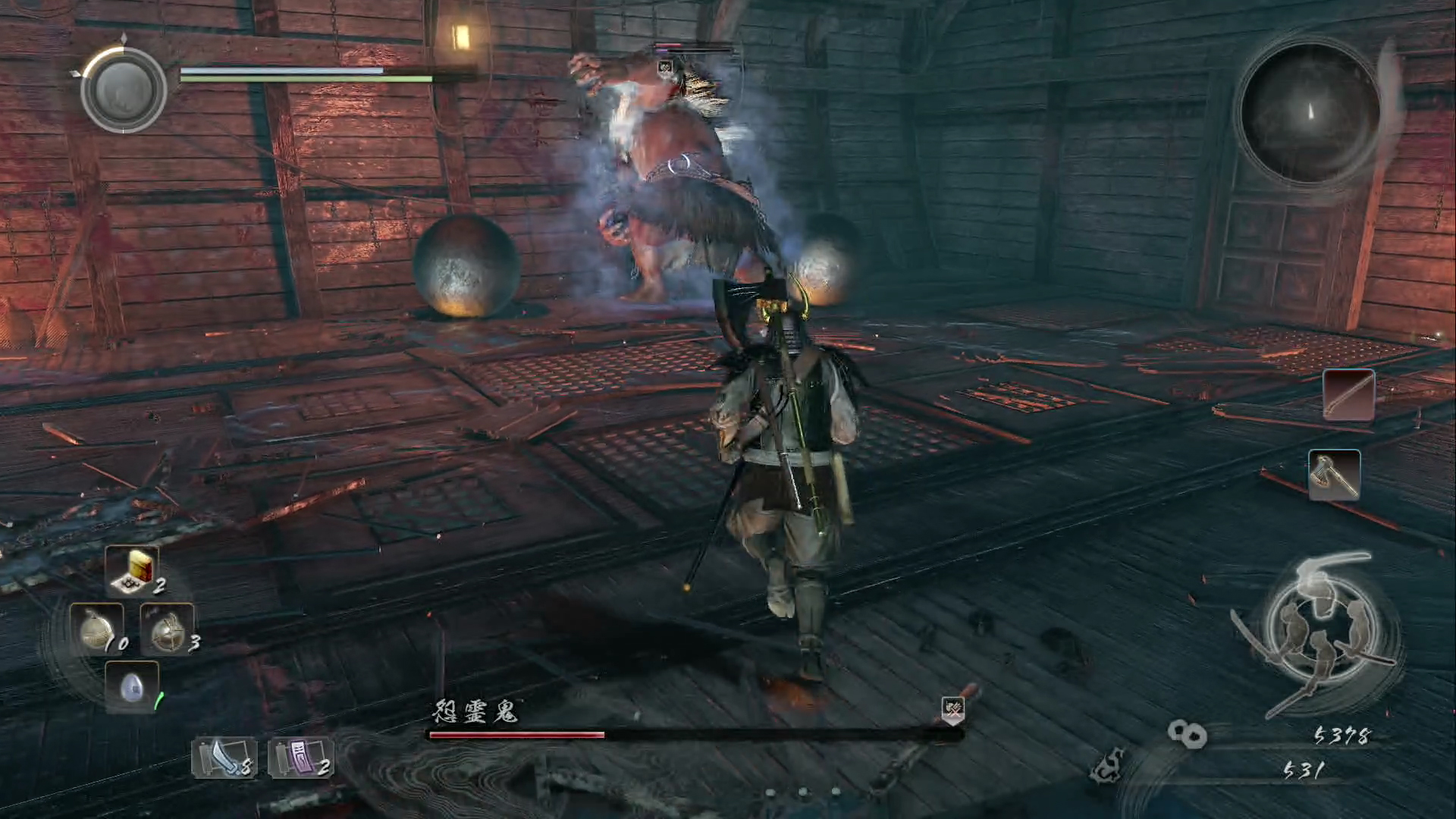The image size is (1456, 819).
Task: Use the spirit stone item slot
Action: (x=132, y=687)
